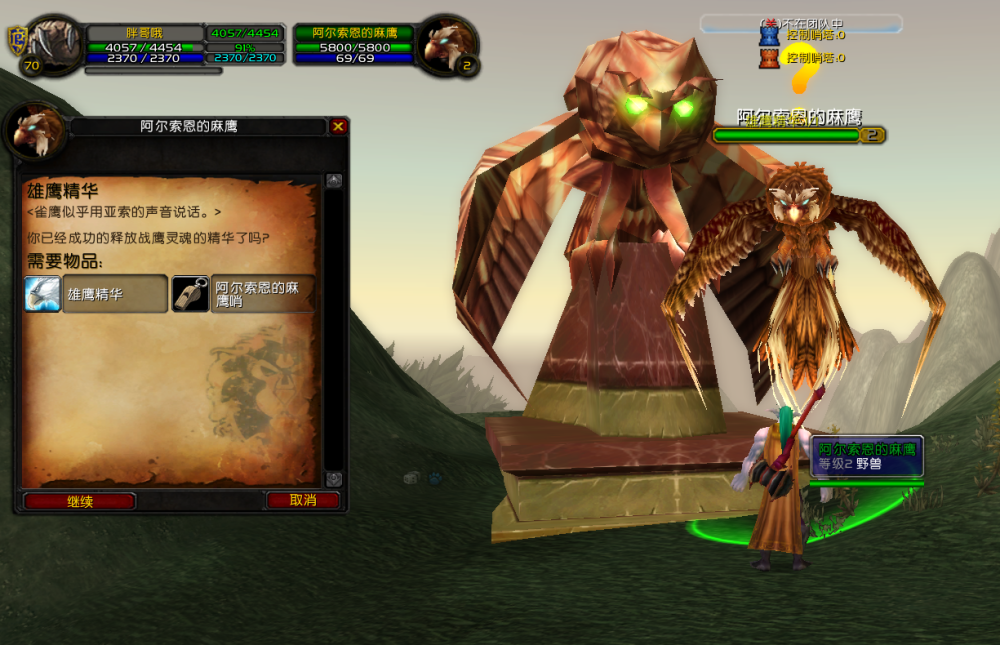1000x645 pixels.
Task: Close the quest window with the X
Action: (338, 127)
